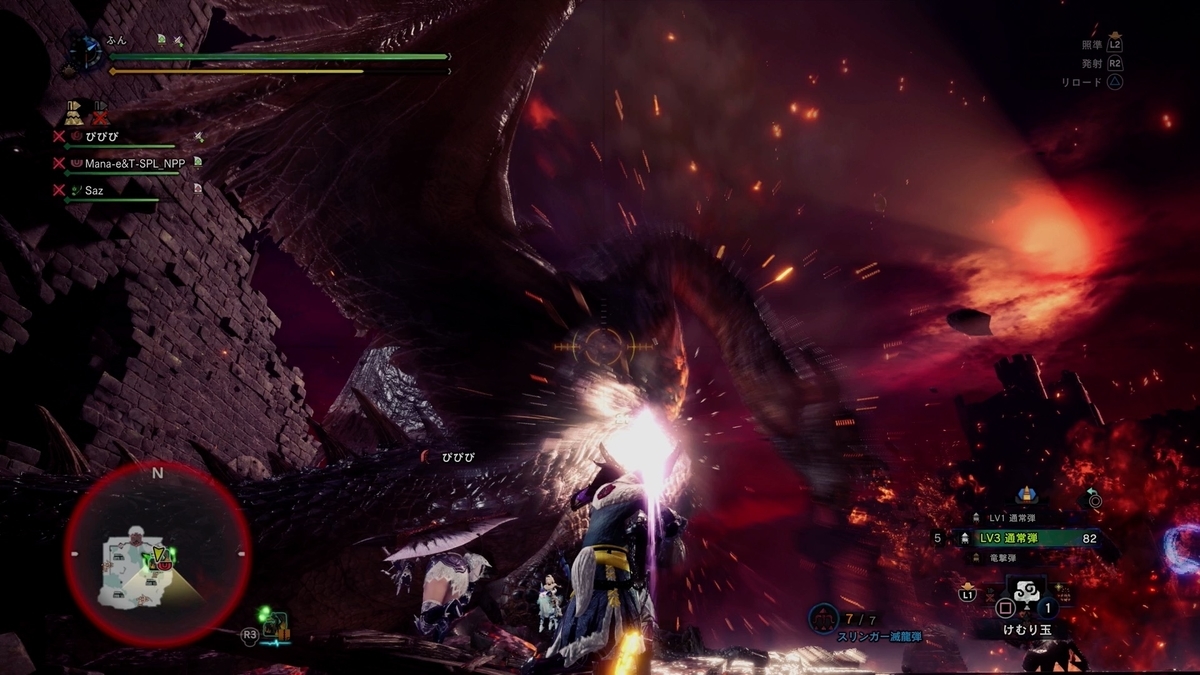This screenshot has width=1200, height=675.
Task: Click the スリンガー滅龍弾 slinger ammo icon
Action: [824, 618]
